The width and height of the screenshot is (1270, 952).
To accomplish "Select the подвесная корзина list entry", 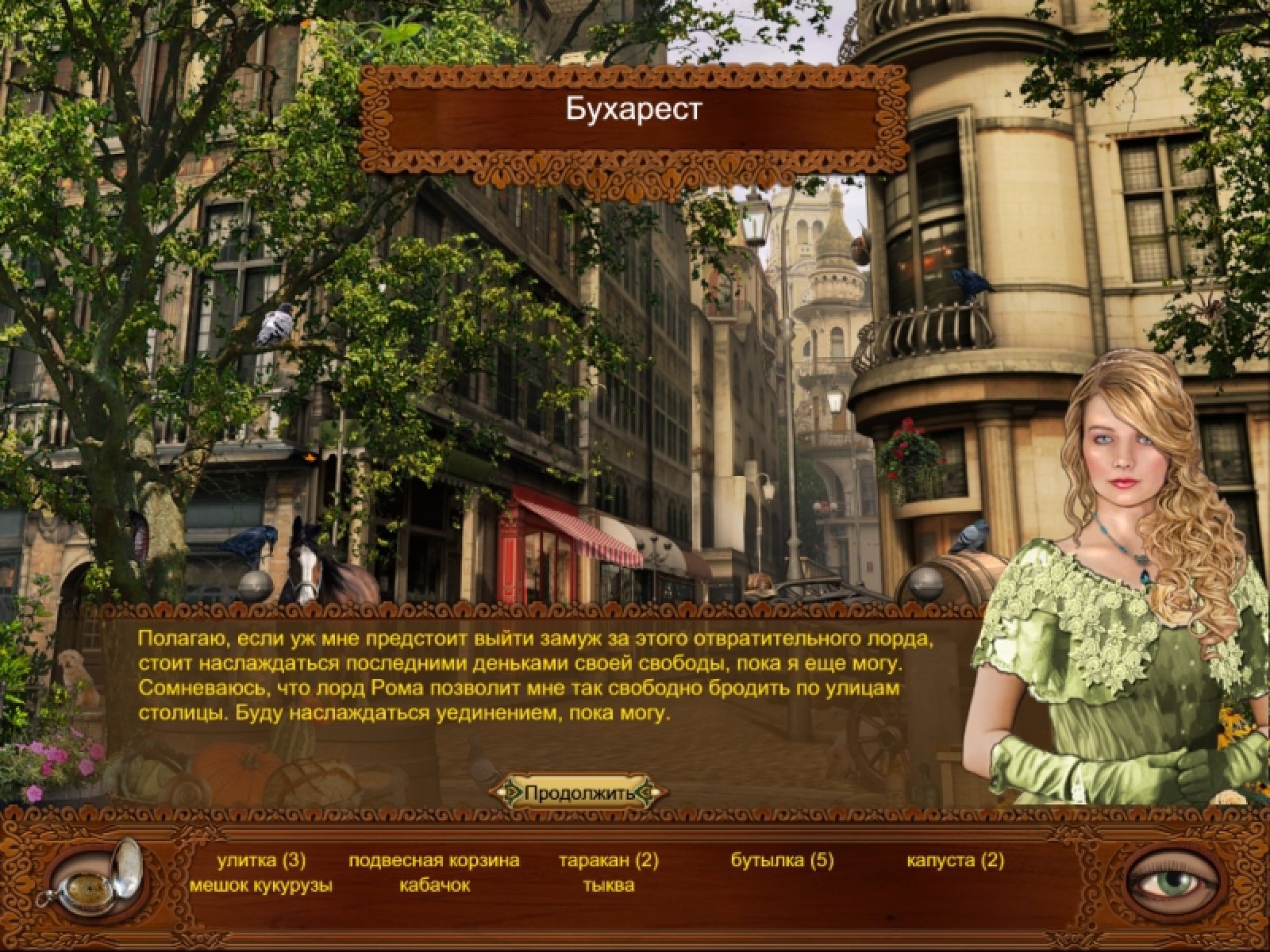I will 434,861.
